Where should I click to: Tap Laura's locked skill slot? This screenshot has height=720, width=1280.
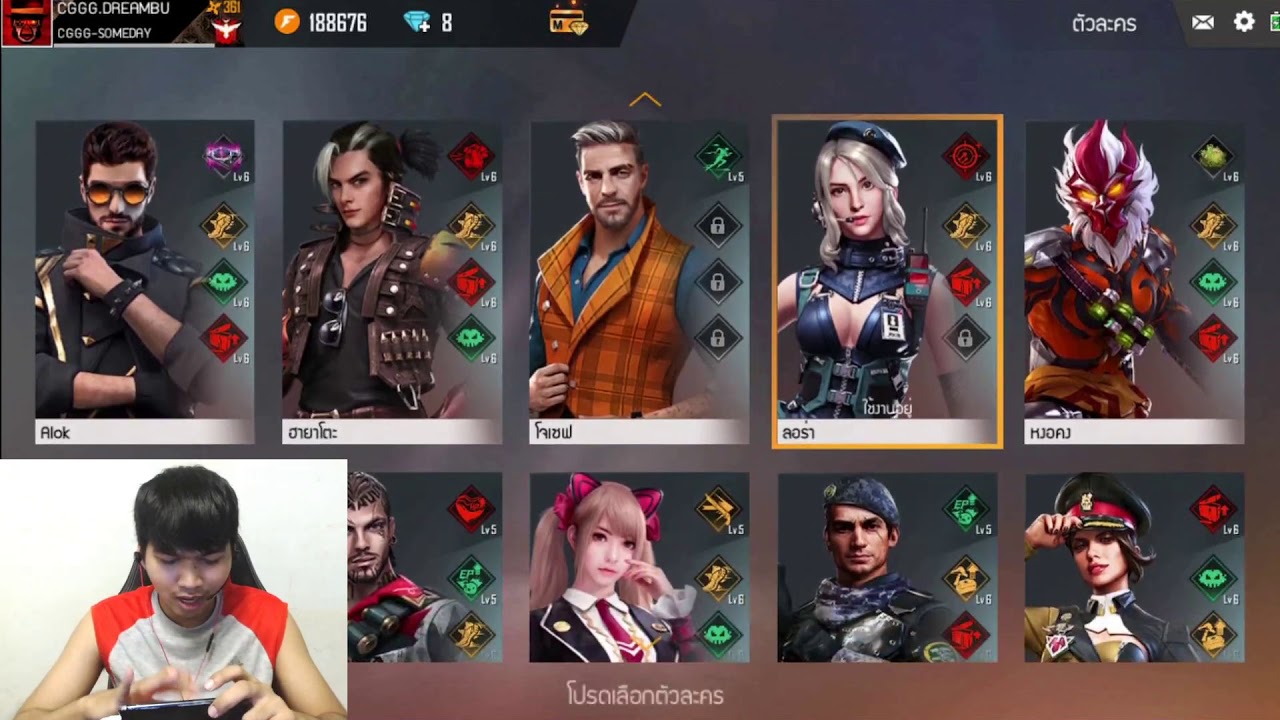[x=965, y=338]
